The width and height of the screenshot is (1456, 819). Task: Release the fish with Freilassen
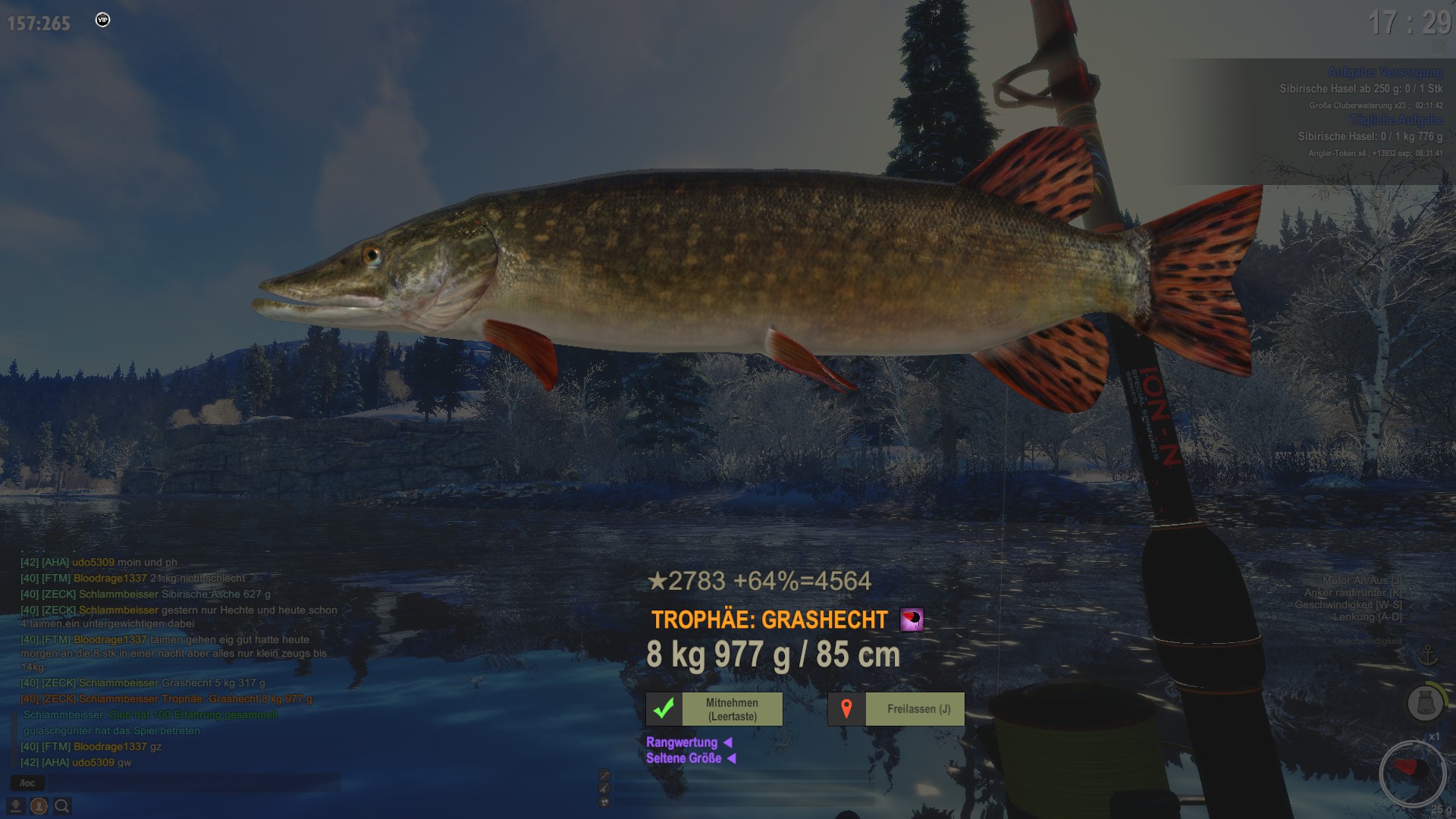(x=896, y=709)
